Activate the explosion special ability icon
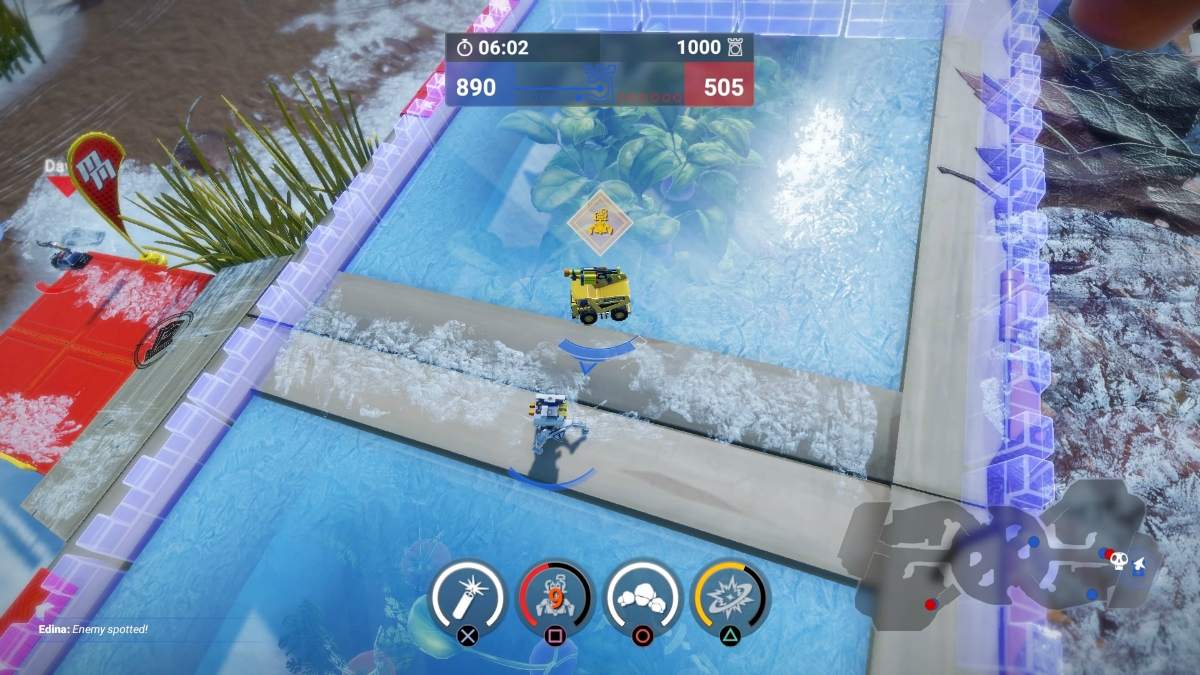The width and height of the screenshot is (1200, 675). point(730,597)
